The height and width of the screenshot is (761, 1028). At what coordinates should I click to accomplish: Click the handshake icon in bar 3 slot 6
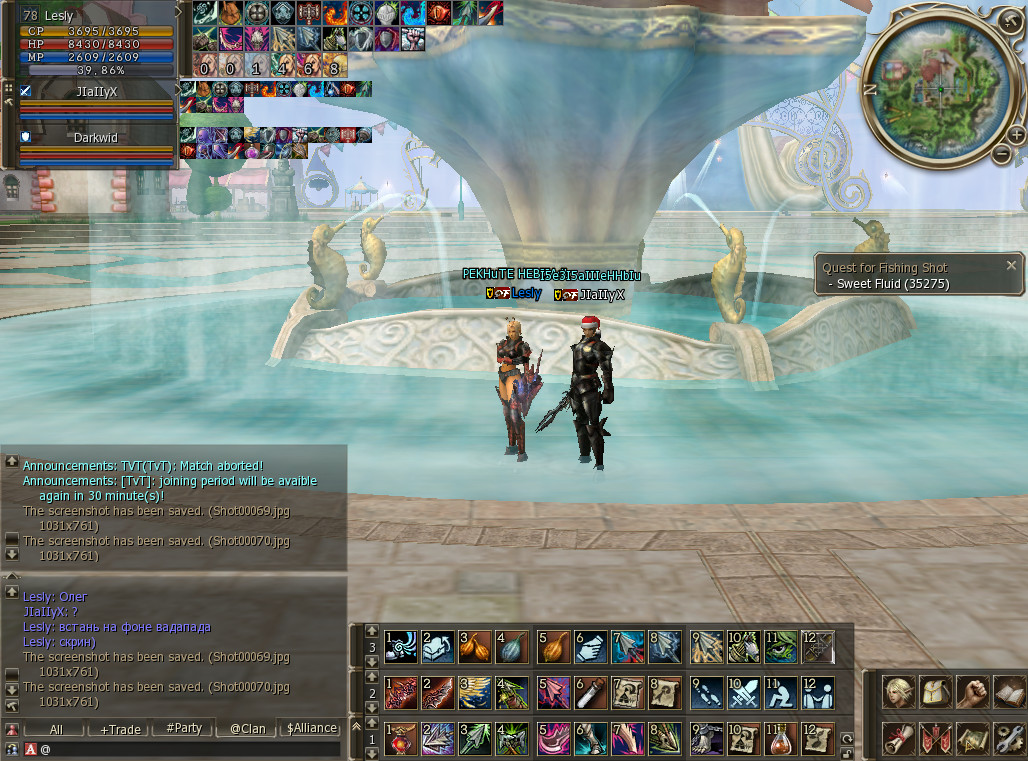point(590,645)
